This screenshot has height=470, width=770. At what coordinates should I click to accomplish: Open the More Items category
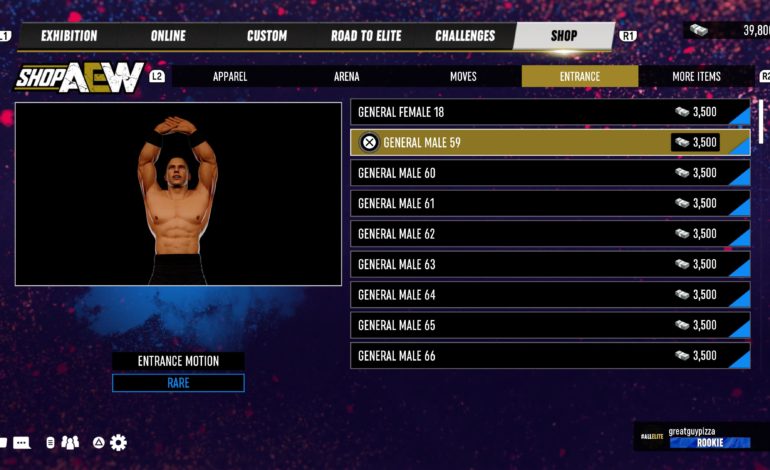696,76
